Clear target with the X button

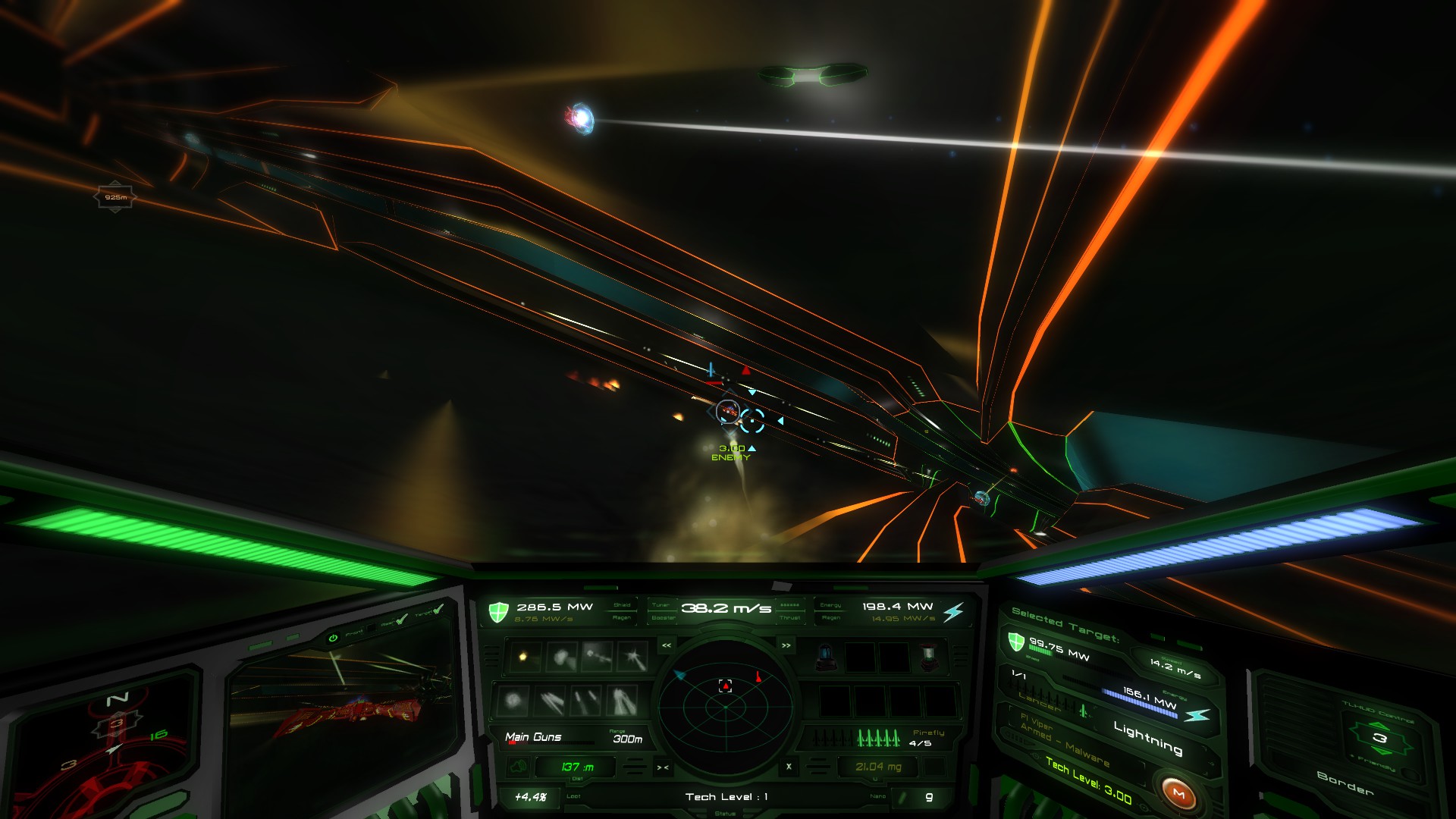pyautogui.click(x=789, y=767)
